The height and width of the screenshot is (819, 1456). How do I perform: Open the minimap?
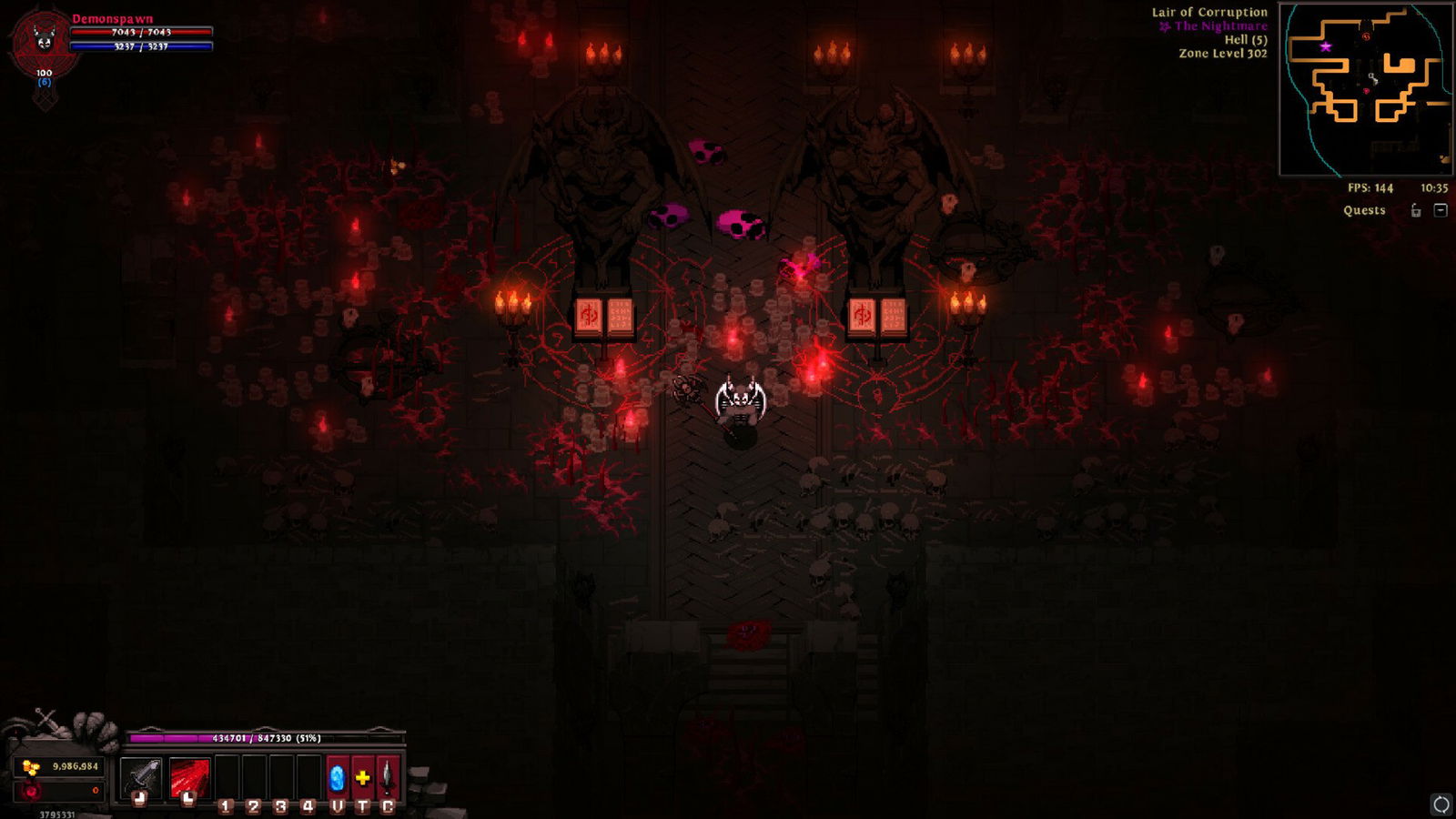(1366, 89)
